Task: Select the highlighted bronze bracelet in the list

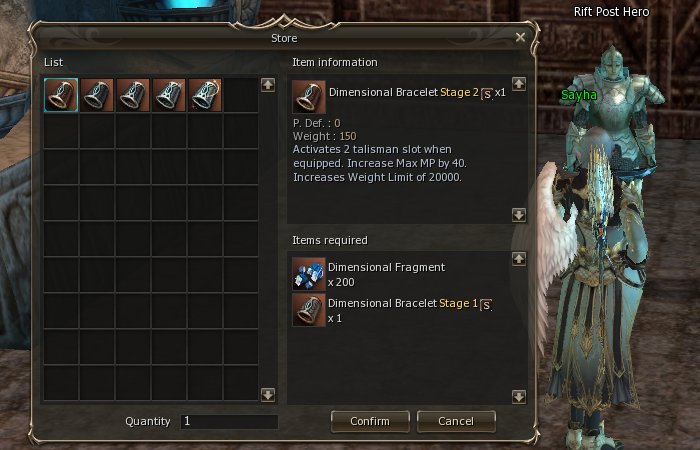Action: point(61,96)
